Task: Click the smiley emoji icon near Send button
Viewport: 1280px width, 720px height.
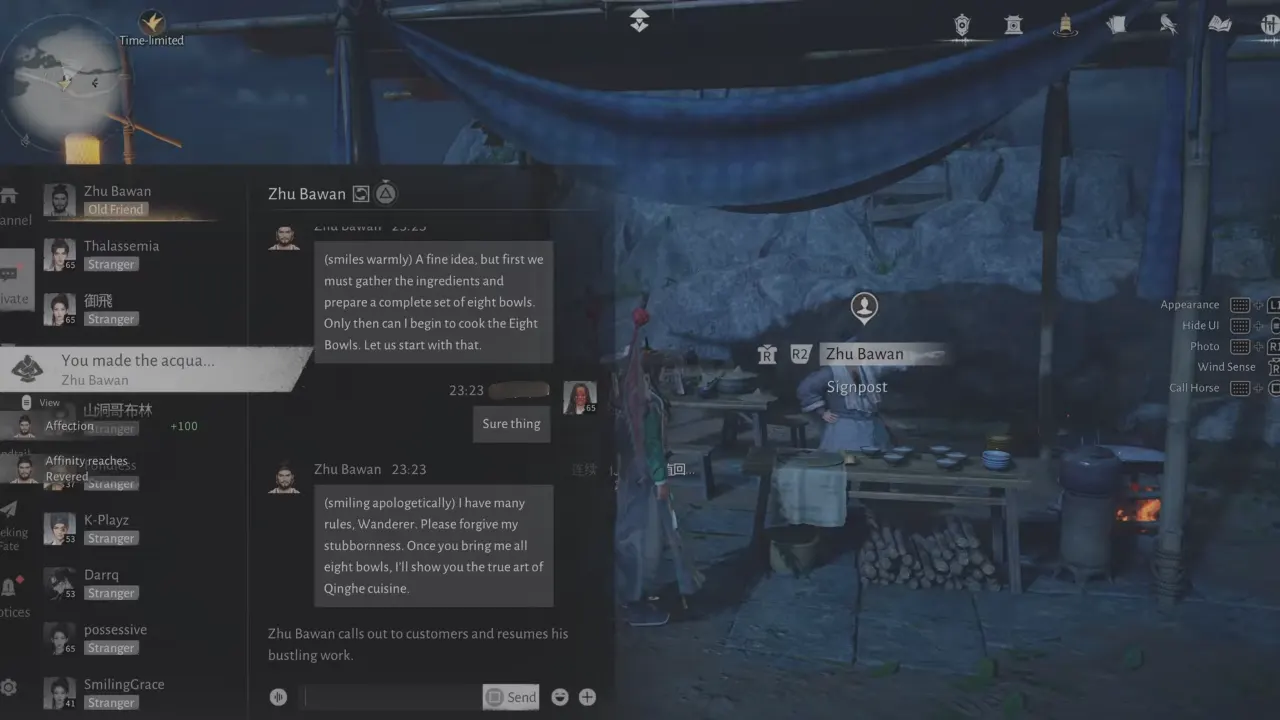Action: (560, 697)
